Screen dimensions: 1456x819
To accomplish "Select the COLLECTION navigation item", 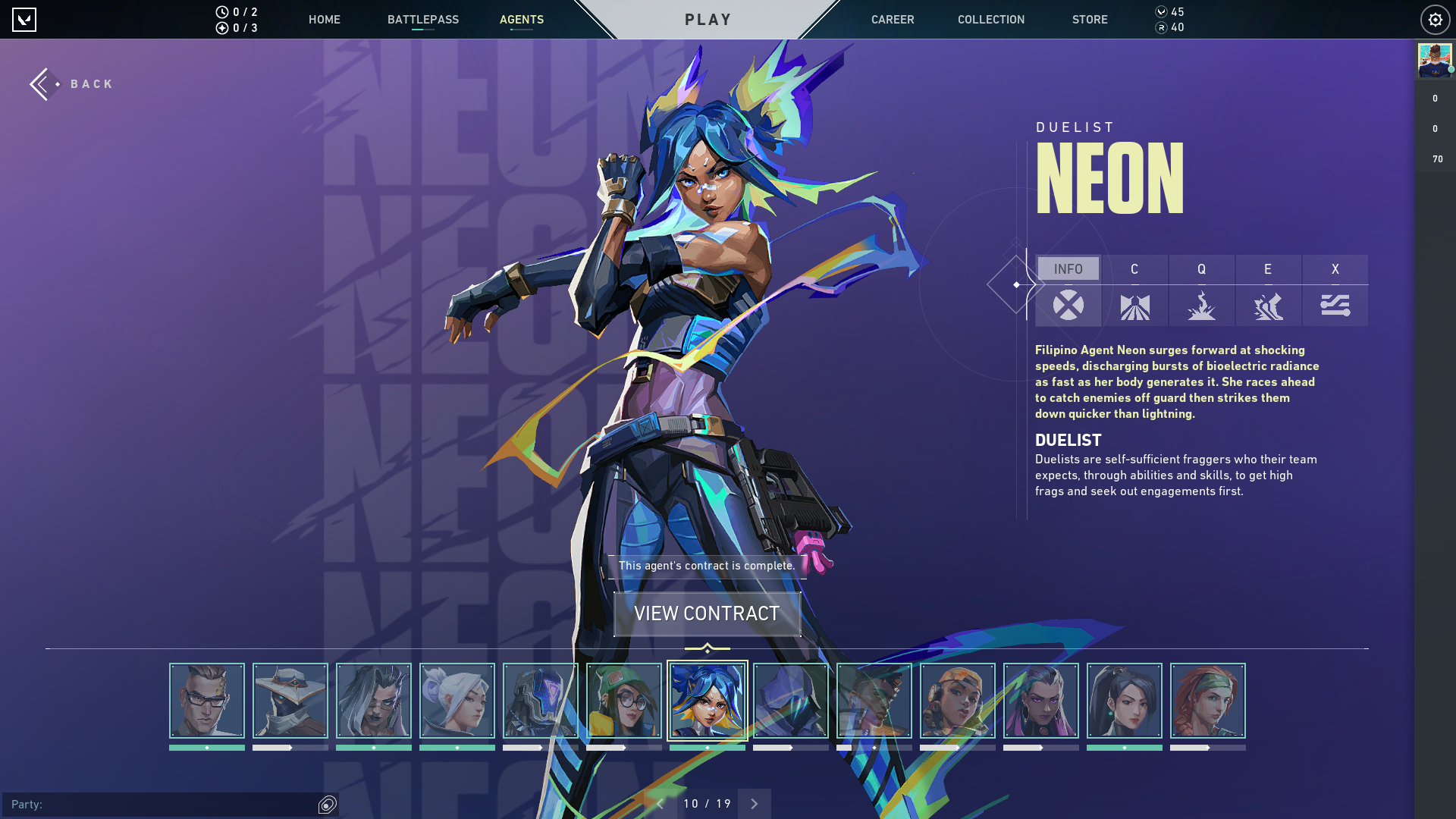I will pyautogui.click(x=990, y=20).
